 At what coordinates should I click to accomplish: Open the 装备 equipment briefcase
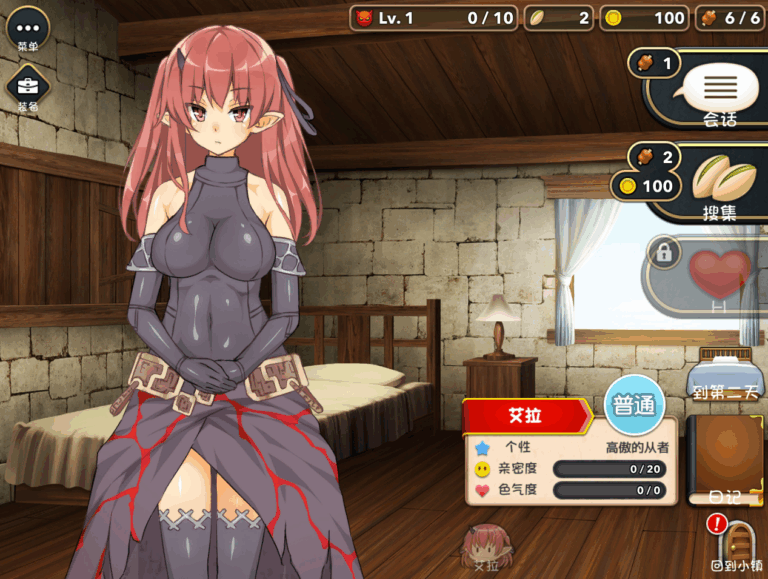pyautogui.click(x=27, y=87)
